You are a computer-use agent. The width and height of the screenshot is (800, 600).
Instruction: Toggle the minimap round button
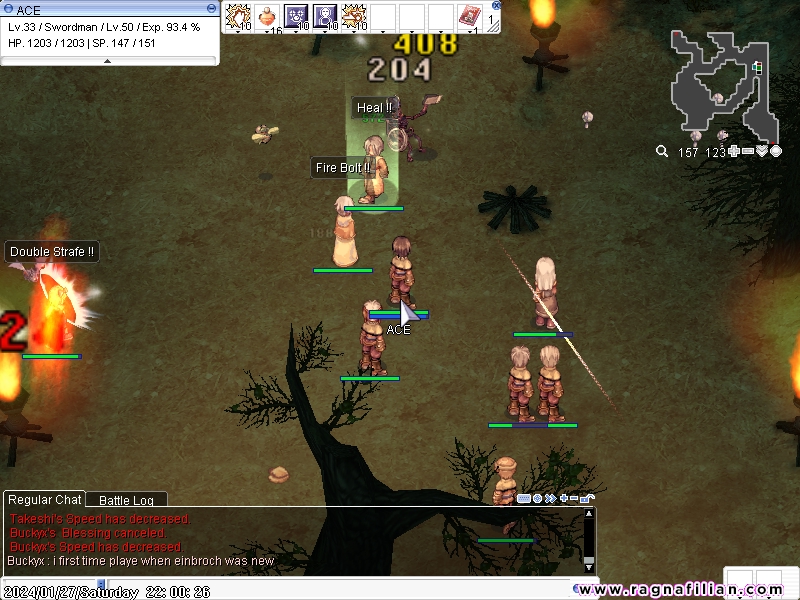point(776,152)
